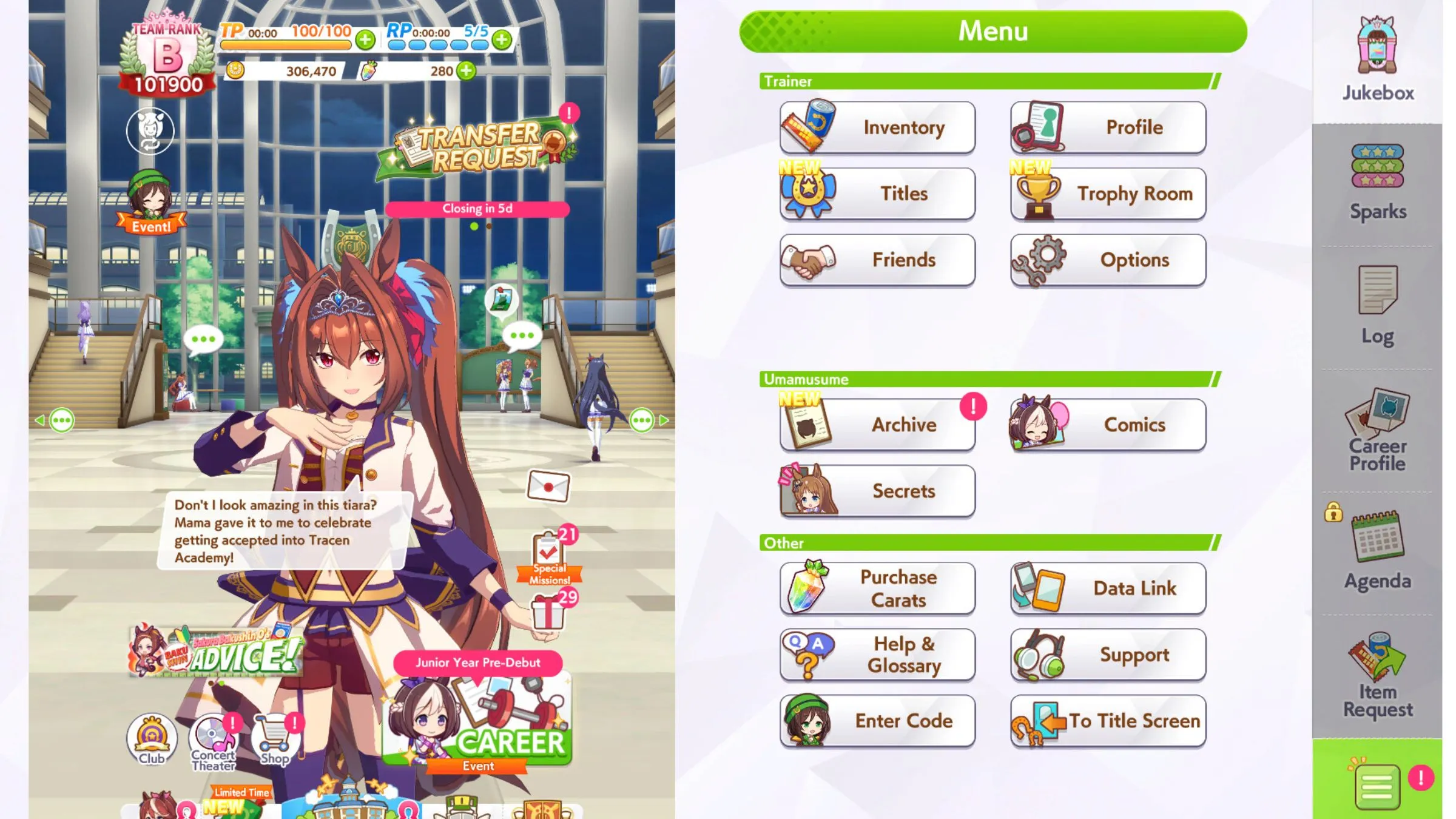Viewport: 1456px width, 819px height.
Task: View the Log sidebar entry
Action: point(1377,306)
